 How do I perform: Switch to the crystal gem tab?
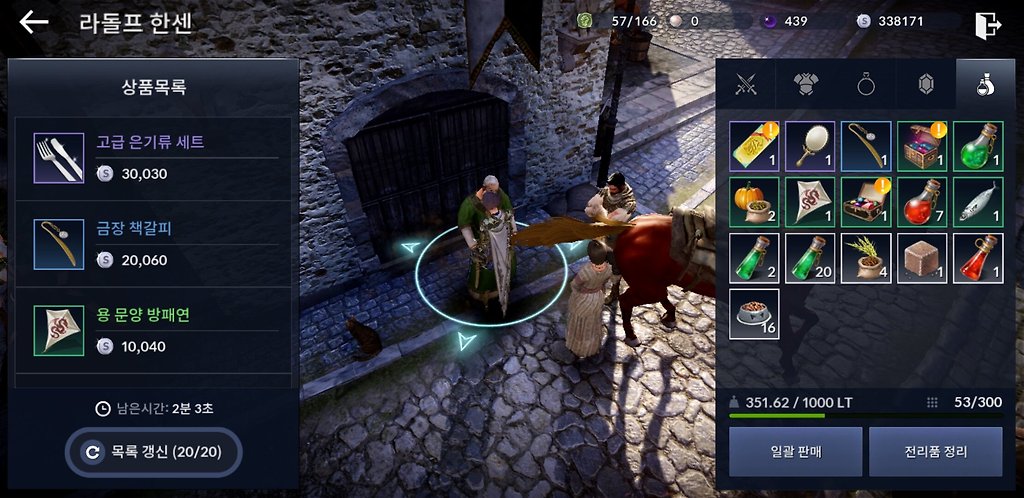tap(926, 86)
